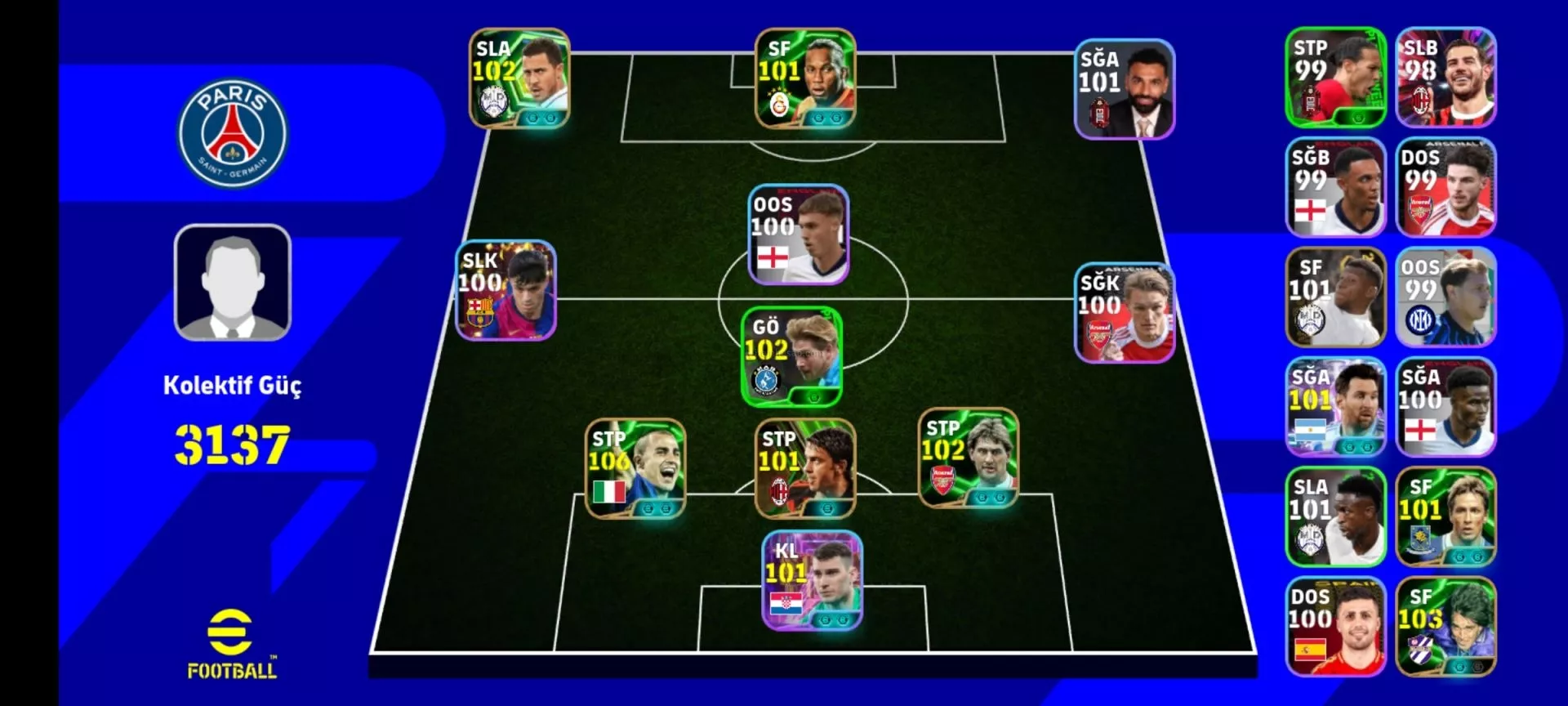The height and width of the screenshot is (706, 1568).
Task: Select the OOS 100 England midfielder card
Action: (x=799, y=235)
